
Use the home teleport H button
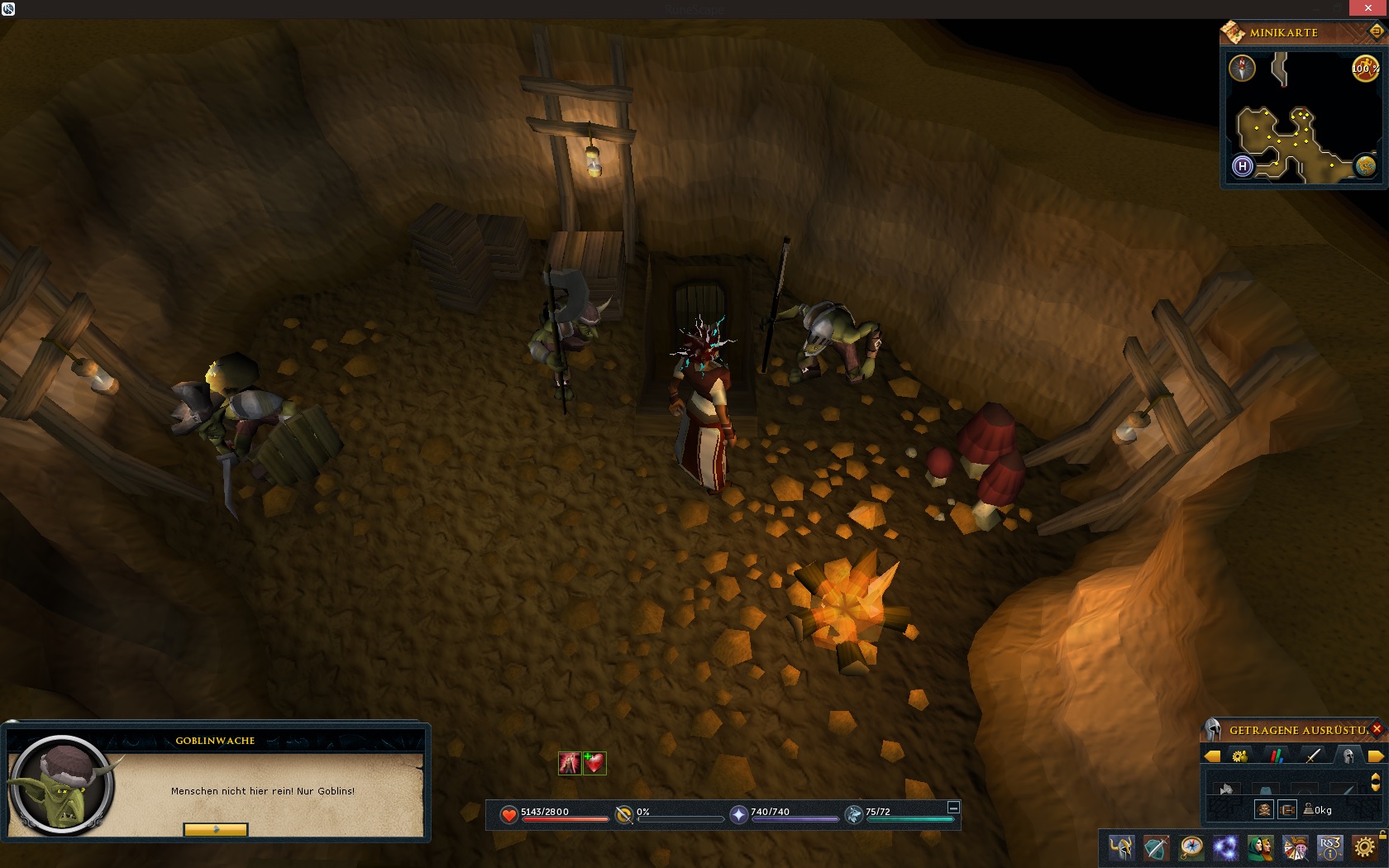1242,166
